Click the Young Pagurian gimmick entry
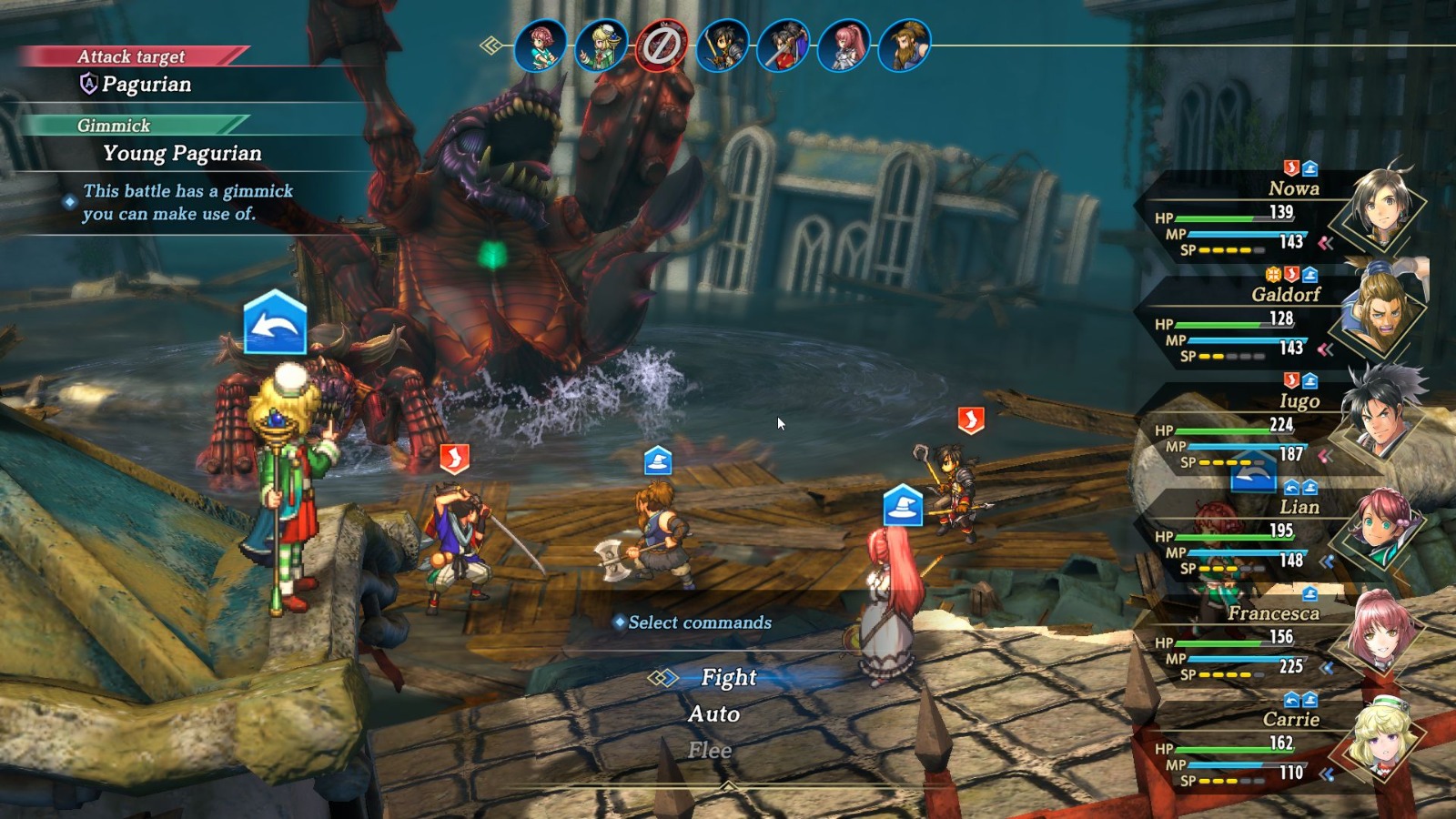This screenshot has width=1456, height=819. tap(182, 154)
